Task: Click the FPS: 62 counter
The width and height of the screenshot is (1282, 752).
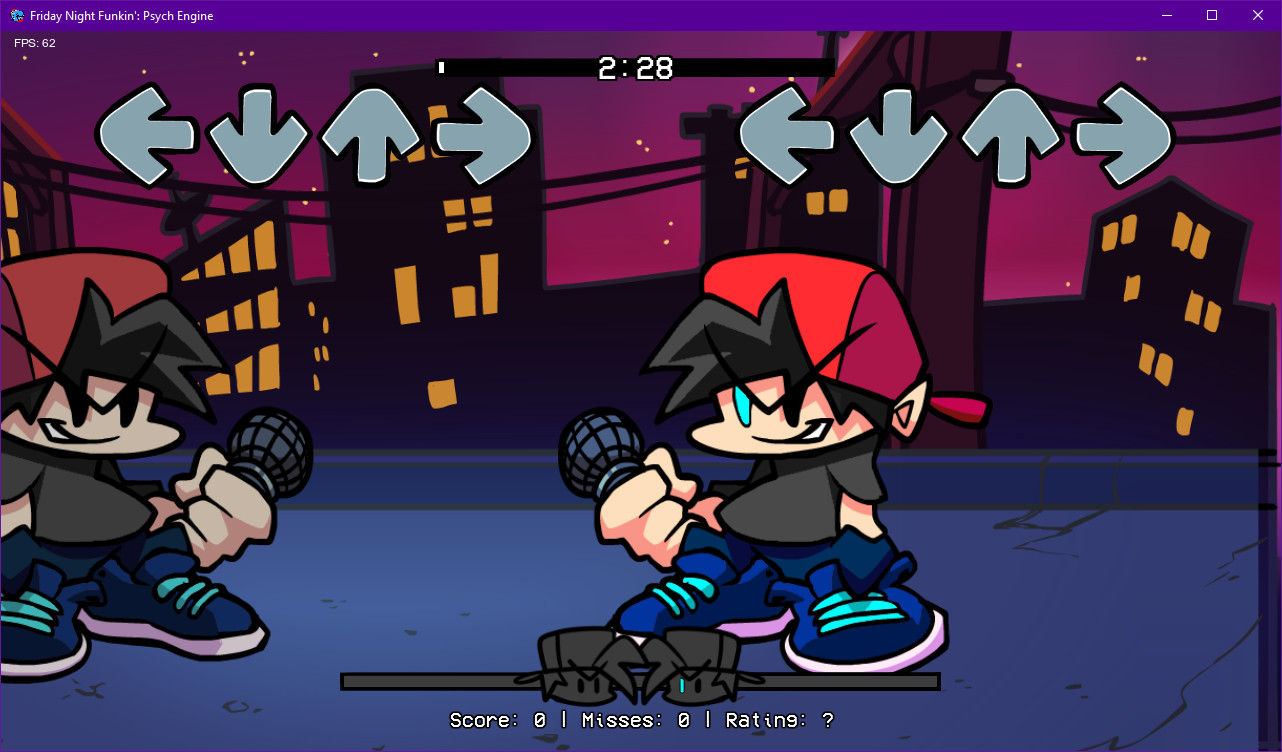Action: tap(35, 43)
